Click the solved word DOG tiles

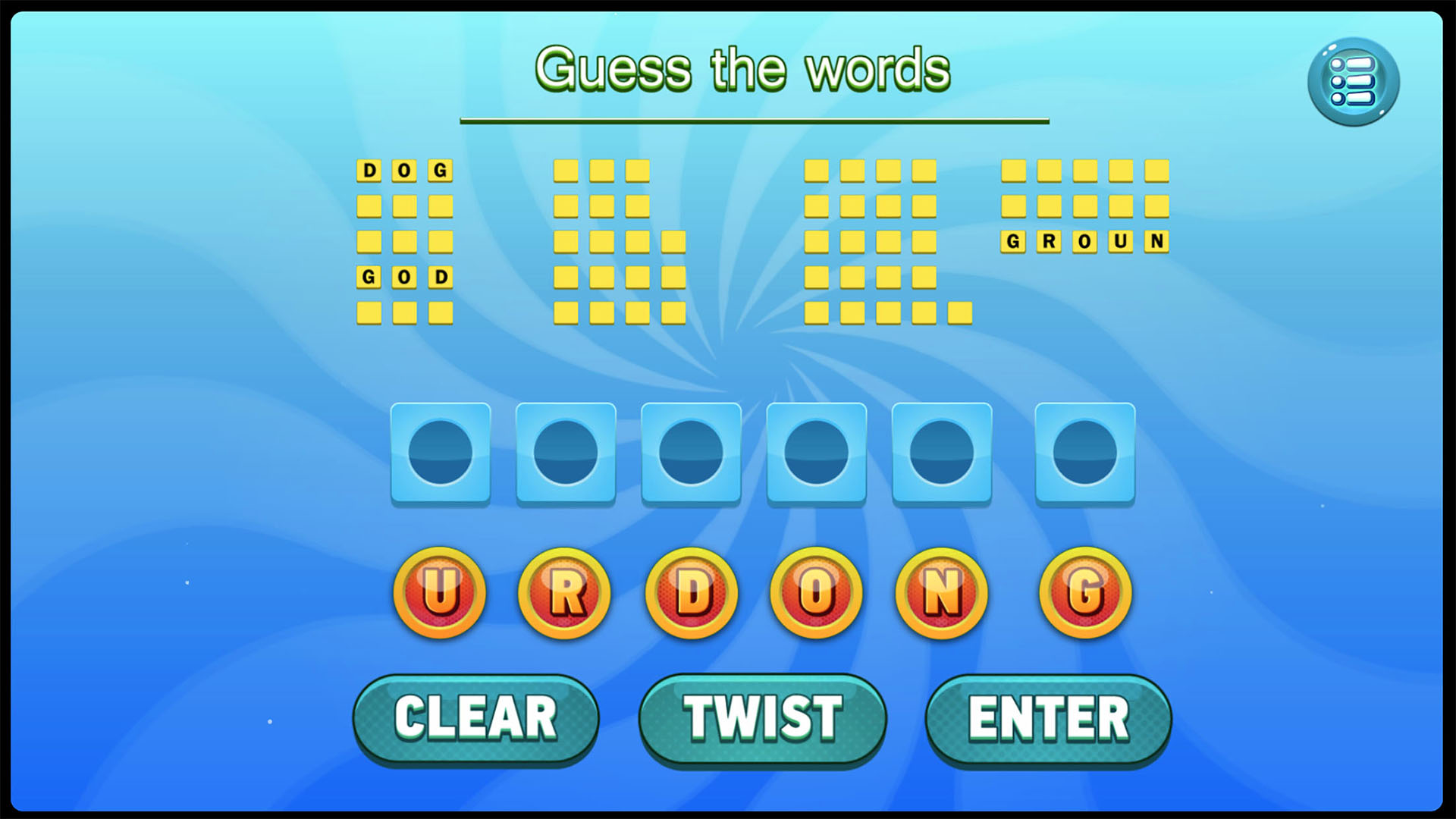coord(403,171)
